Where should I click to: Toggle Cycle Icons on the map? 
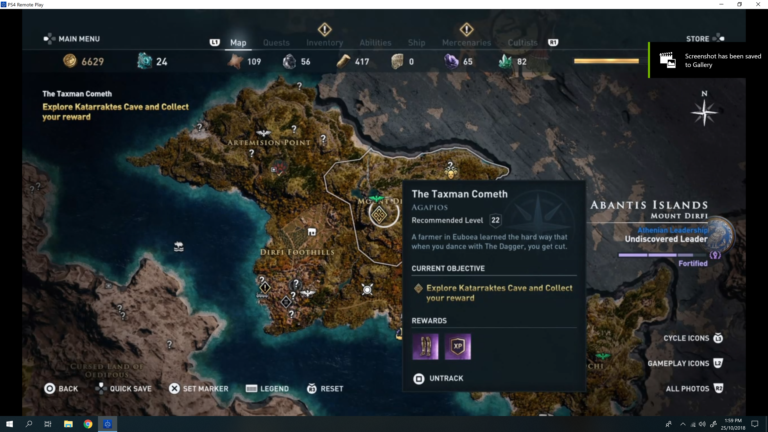pyautogui.click(x=691, y=338)
